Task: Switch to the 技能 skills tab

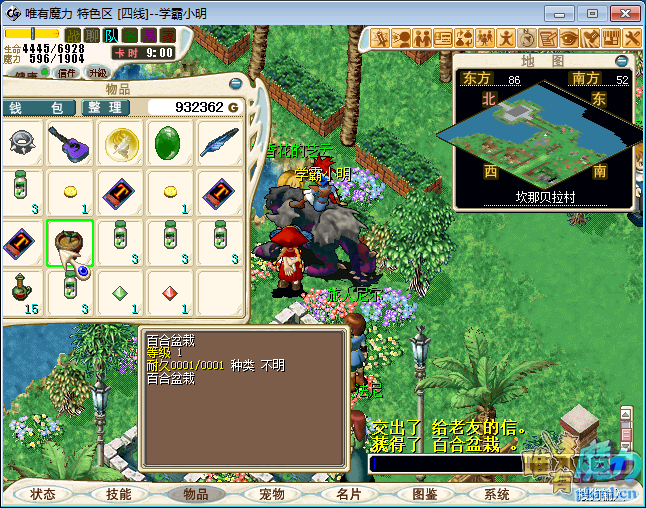Action: [119, 494]
